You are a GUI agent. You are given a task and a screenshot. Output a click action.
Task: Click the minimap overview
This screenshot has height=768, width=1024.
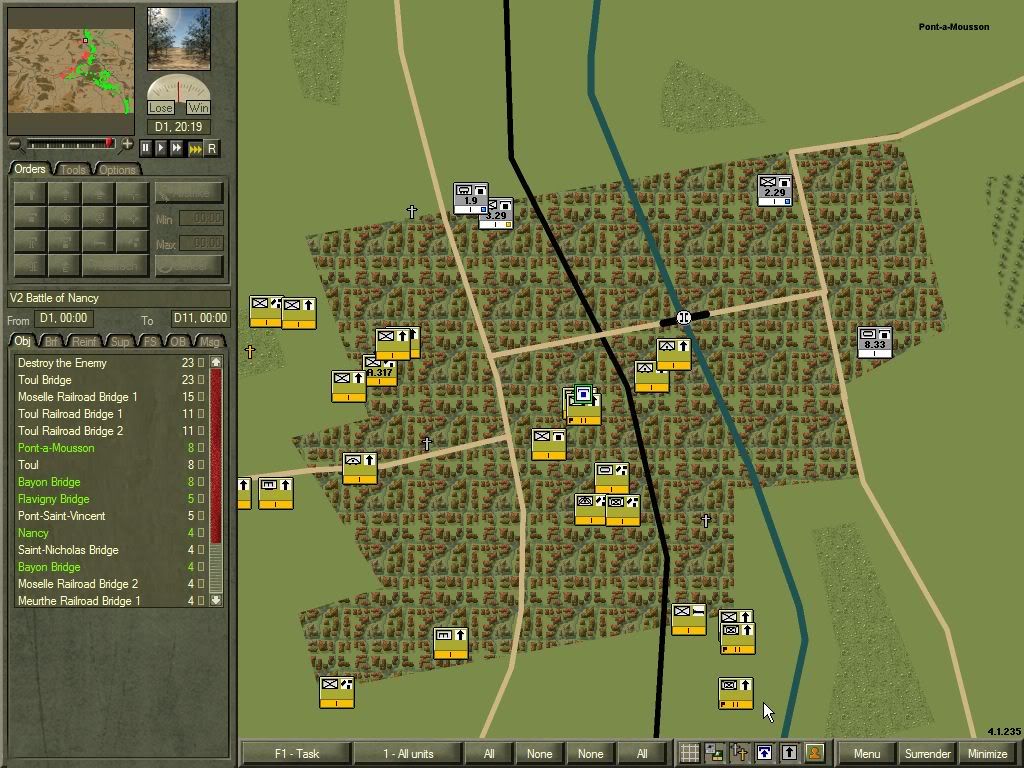(71, 71)
